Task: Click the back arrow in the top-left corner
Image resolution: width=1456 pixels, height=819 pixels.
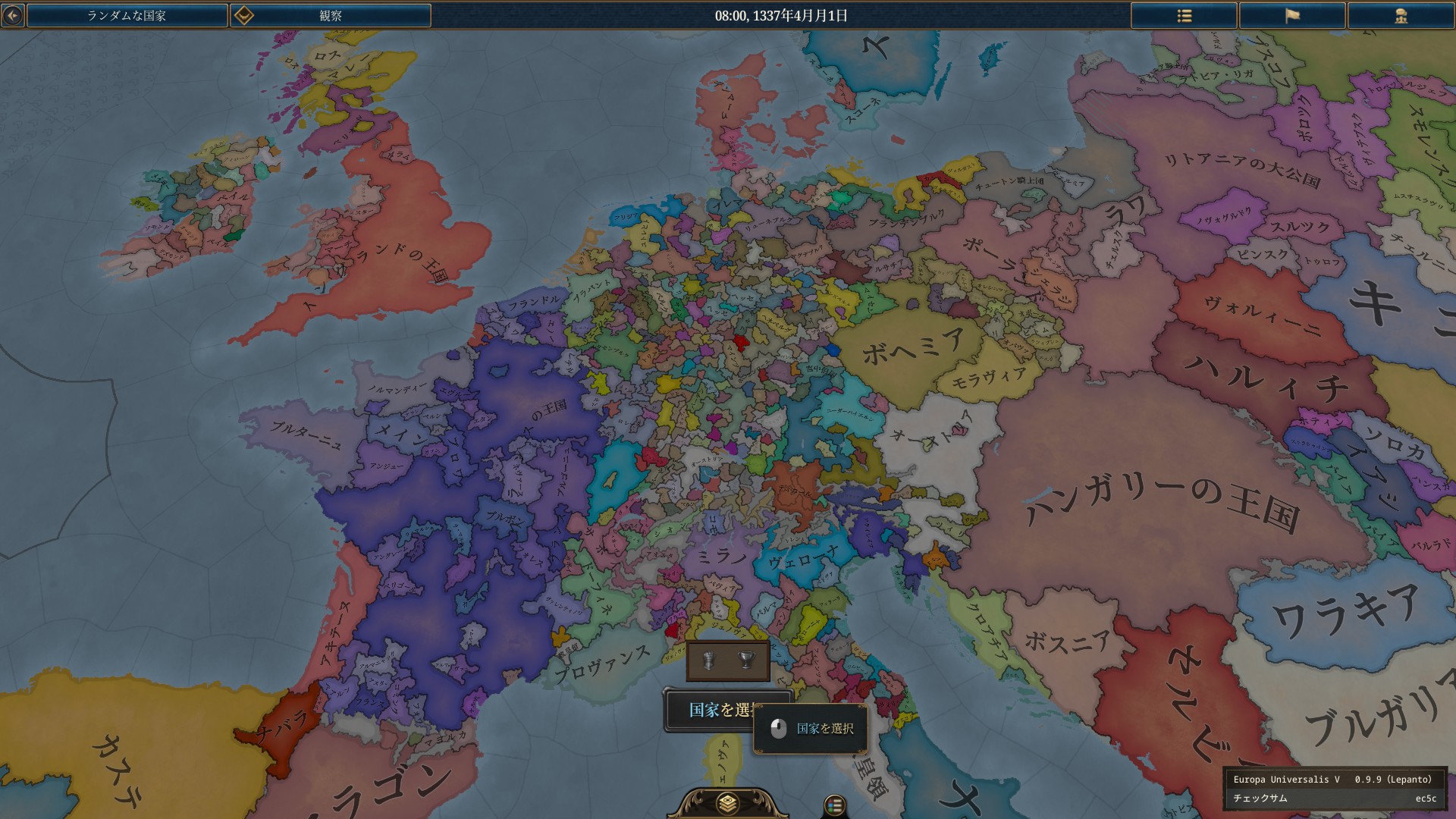Action: point(11,14)
